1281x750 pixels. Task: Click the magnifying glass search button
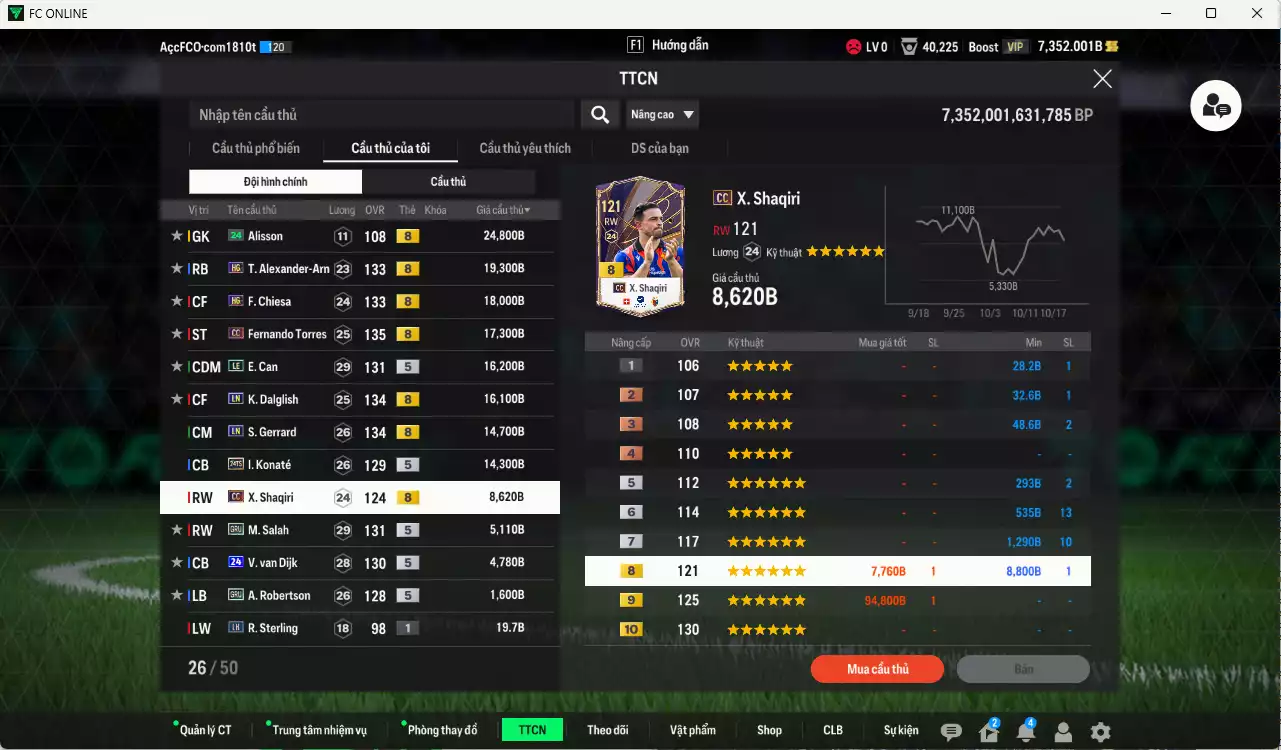click(x=600, y=115)
